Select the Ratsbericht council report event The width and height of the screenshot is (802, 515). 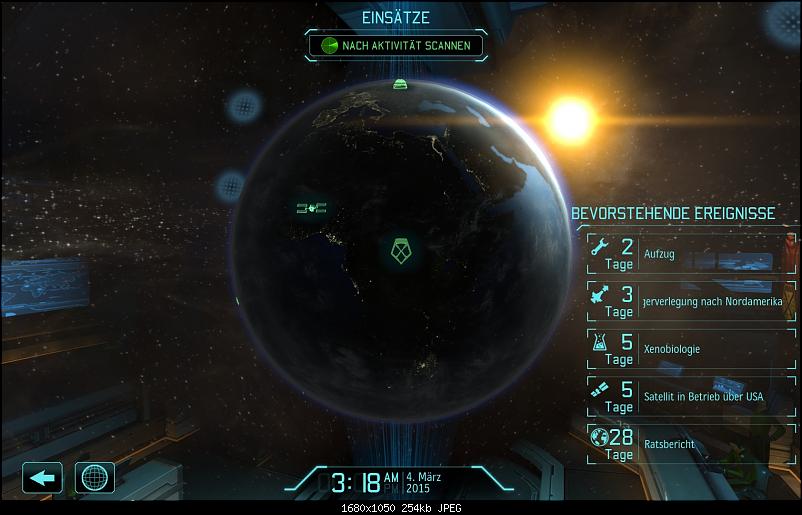[684, 444]
